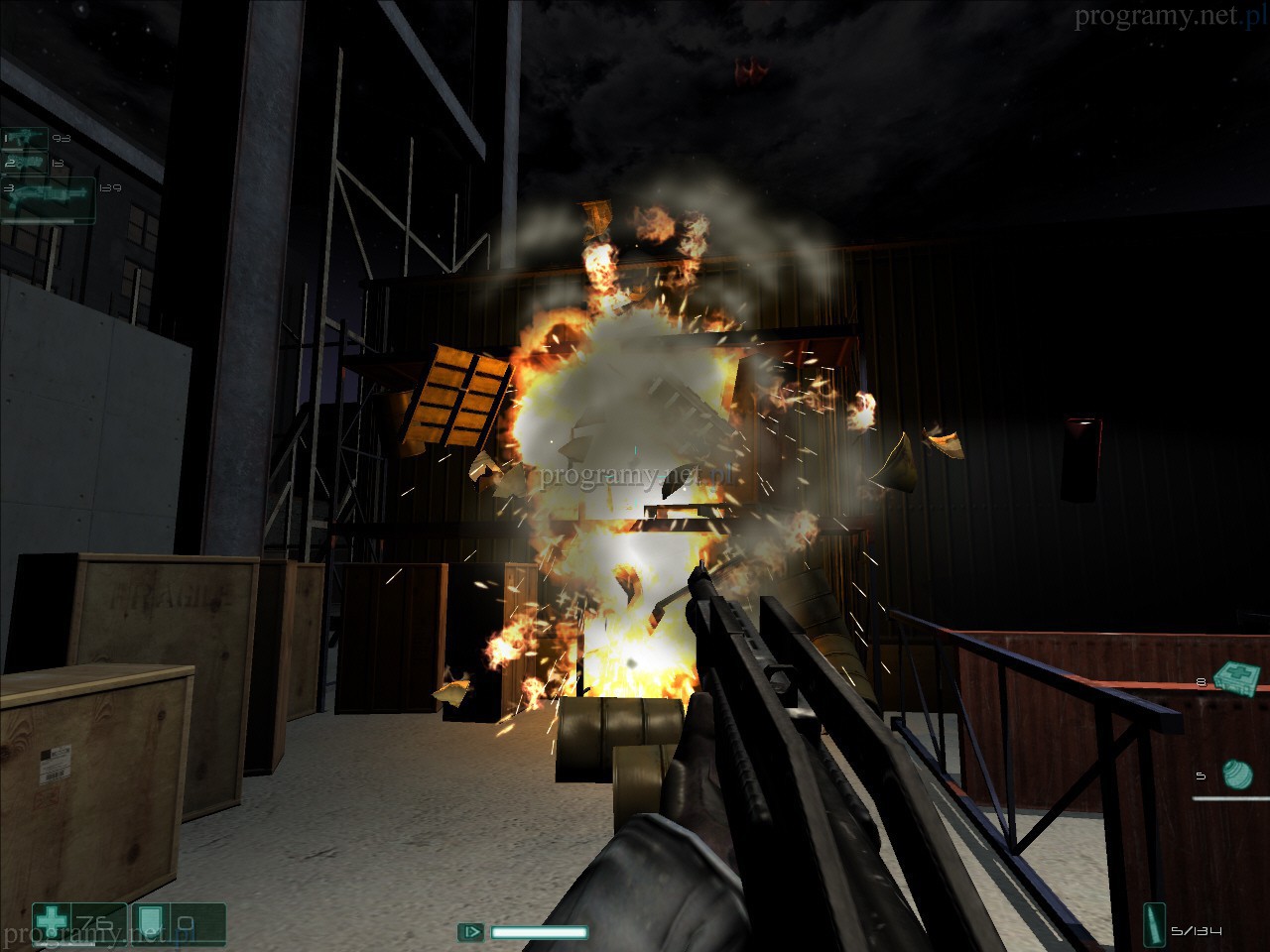Use the medkit icon
This screenshot has height=952, width=1270.
pyautogui.click(x=1236, y=678)
